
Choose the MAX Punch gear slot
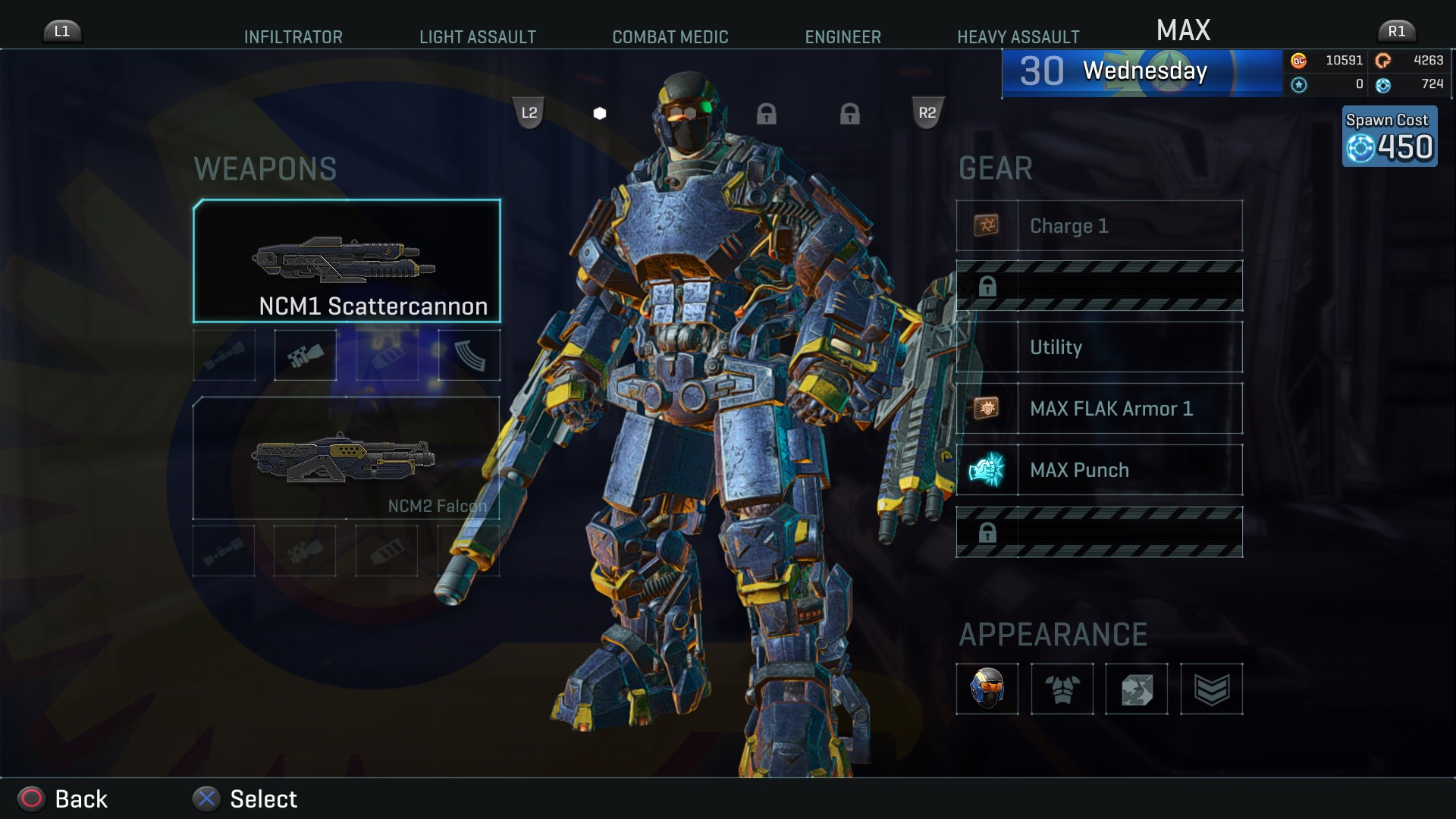[x=1099, y=470]
